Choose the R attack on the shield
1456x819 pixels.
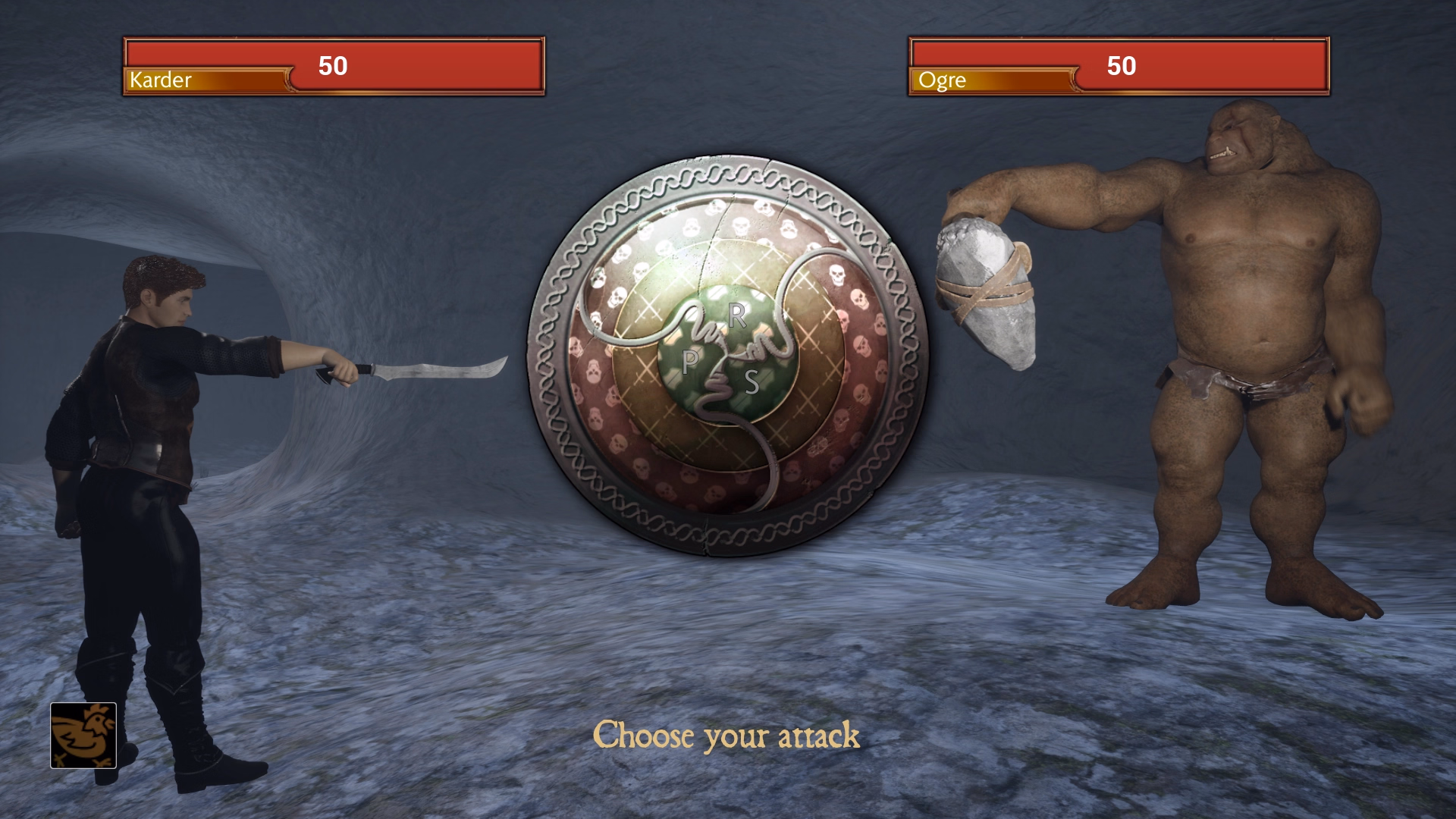736,315
